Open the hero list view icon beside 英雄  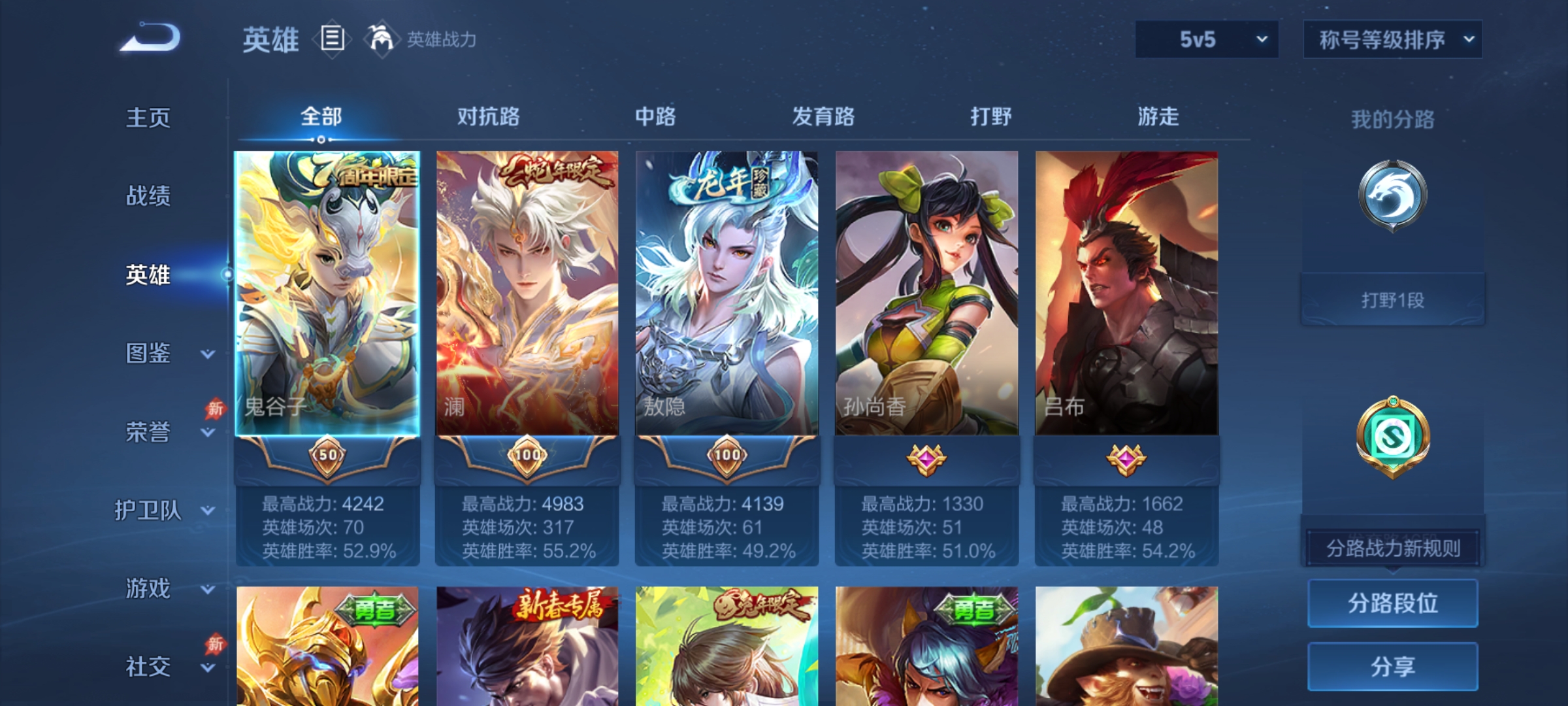pos(332,39)
